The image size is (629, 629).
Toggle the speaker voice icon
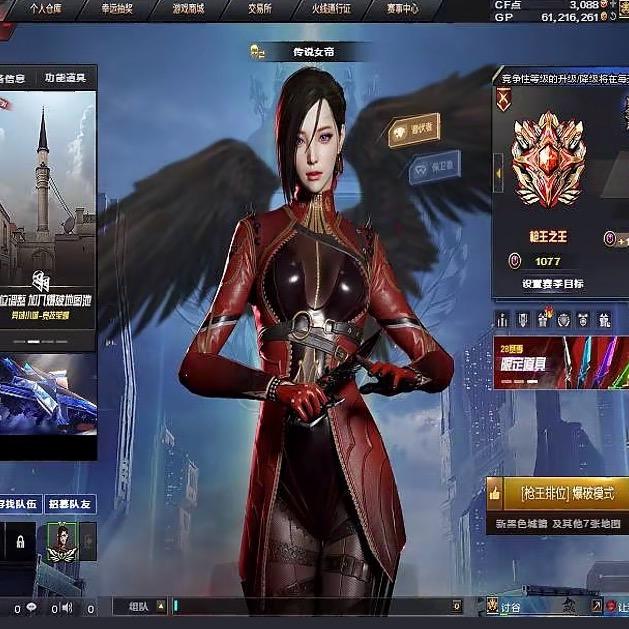pyautogui.click(x=67, y=607)
